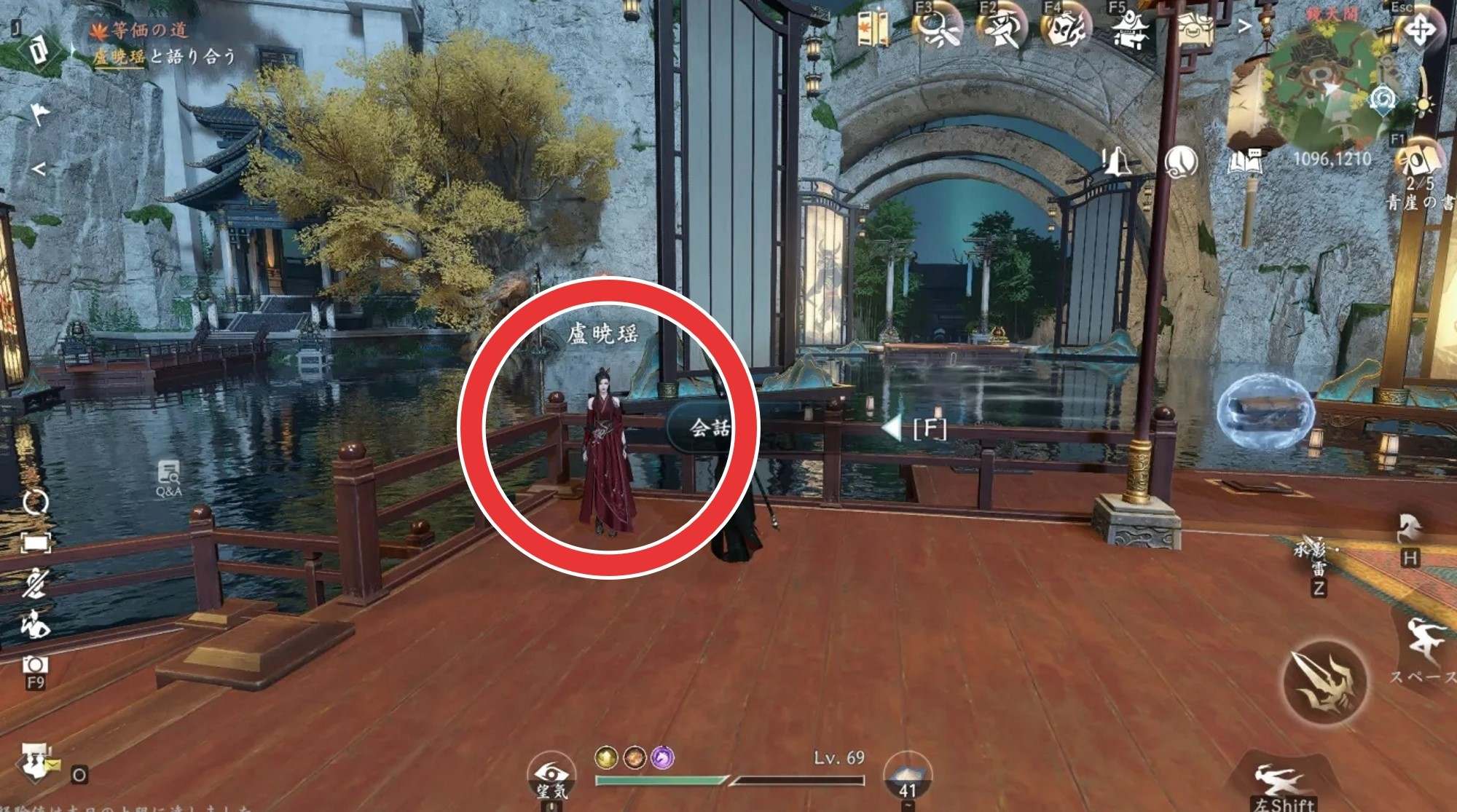Open the folding screen icon with maple leaf
This screenshot has height=812, width=1457.
(x=872, y=29)
